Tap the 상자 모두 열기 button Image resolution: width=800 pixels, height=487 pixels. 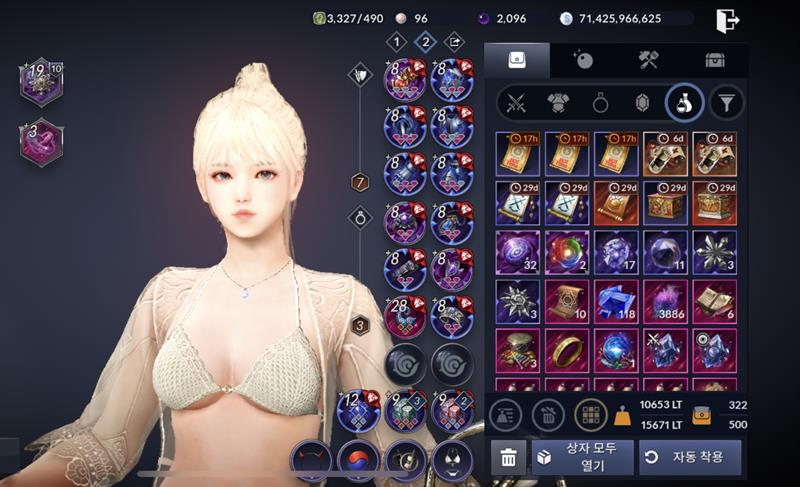tap(581, 457)
